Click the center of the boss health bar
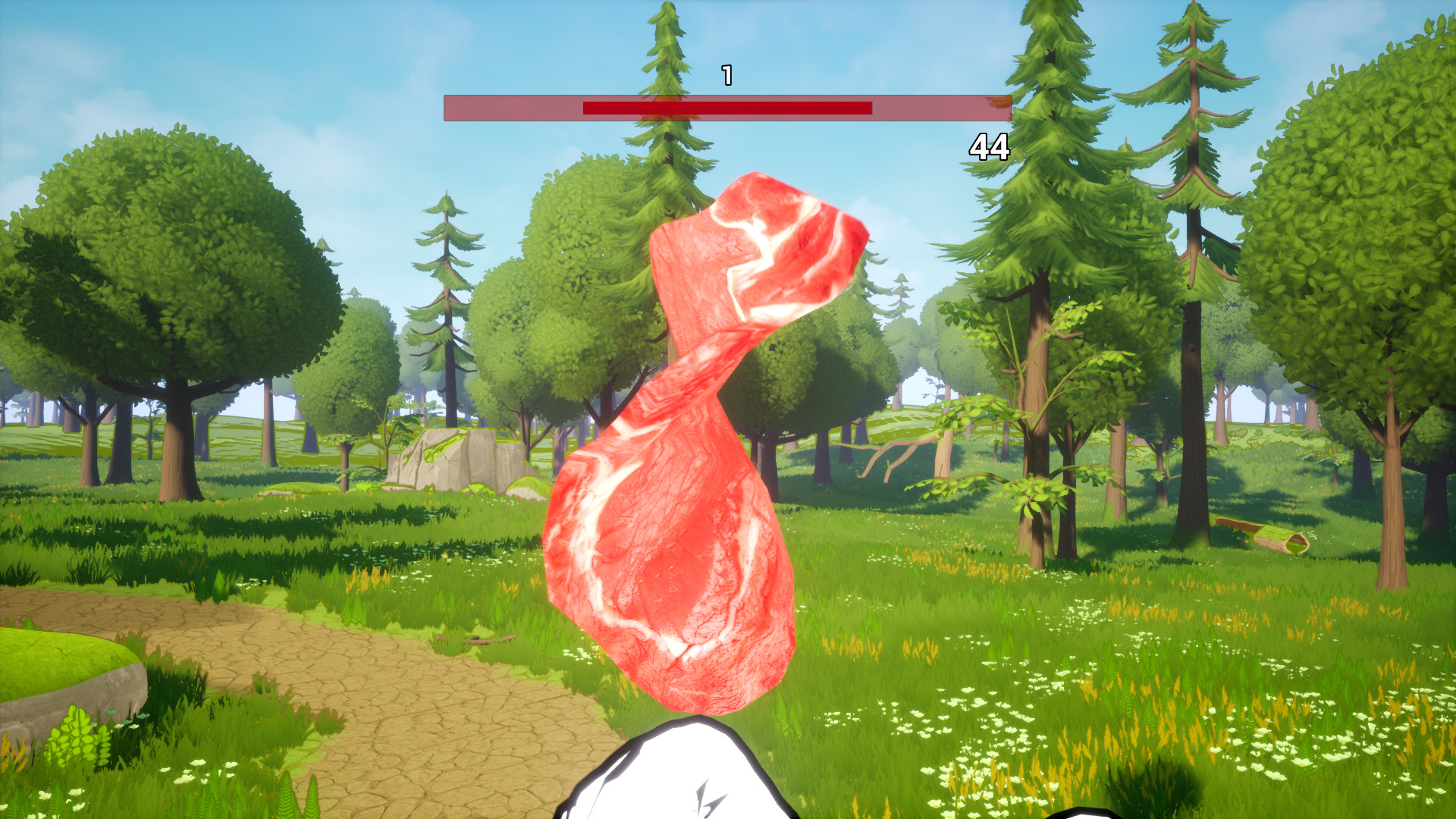This screenshot has height=819, width=1456. tap(728, 108)
